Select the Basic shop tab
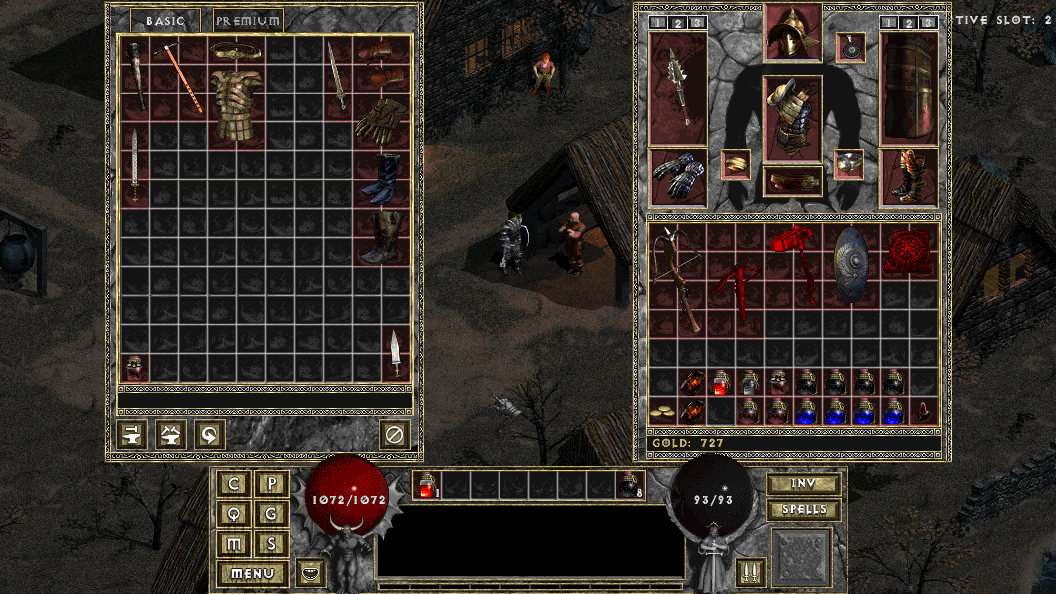1056x594 pixels. (x=165, y=20)
